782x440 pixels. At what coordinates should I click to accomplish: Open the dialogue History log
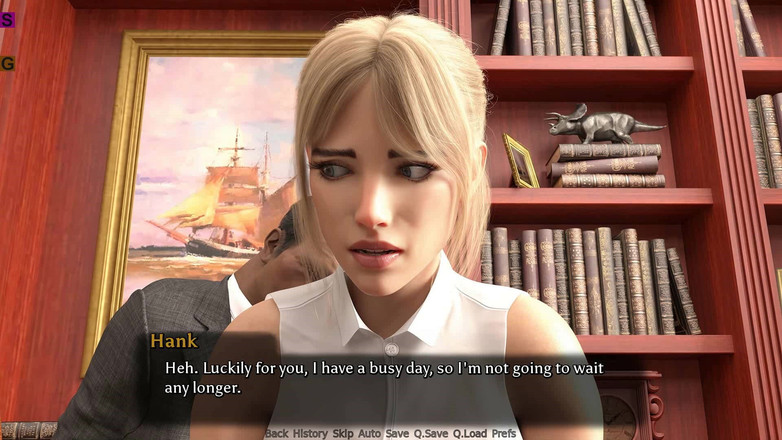coord(310,433)
